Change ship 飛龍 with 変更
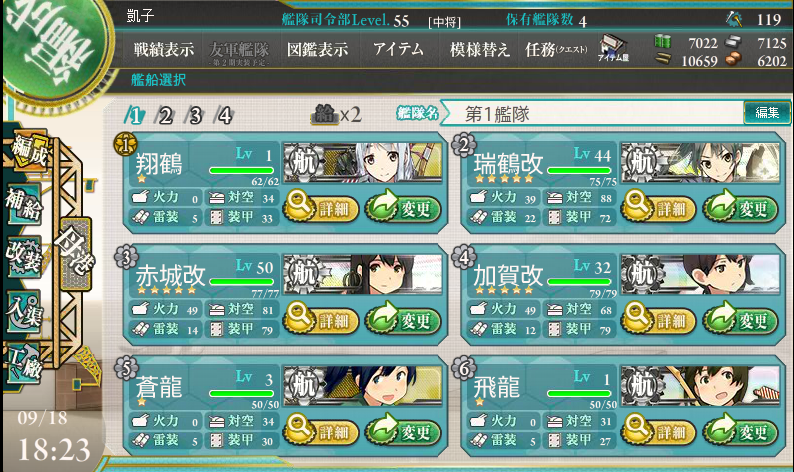Image resolution: width=794 pixels, height=472 pixels. coord(740,433)
